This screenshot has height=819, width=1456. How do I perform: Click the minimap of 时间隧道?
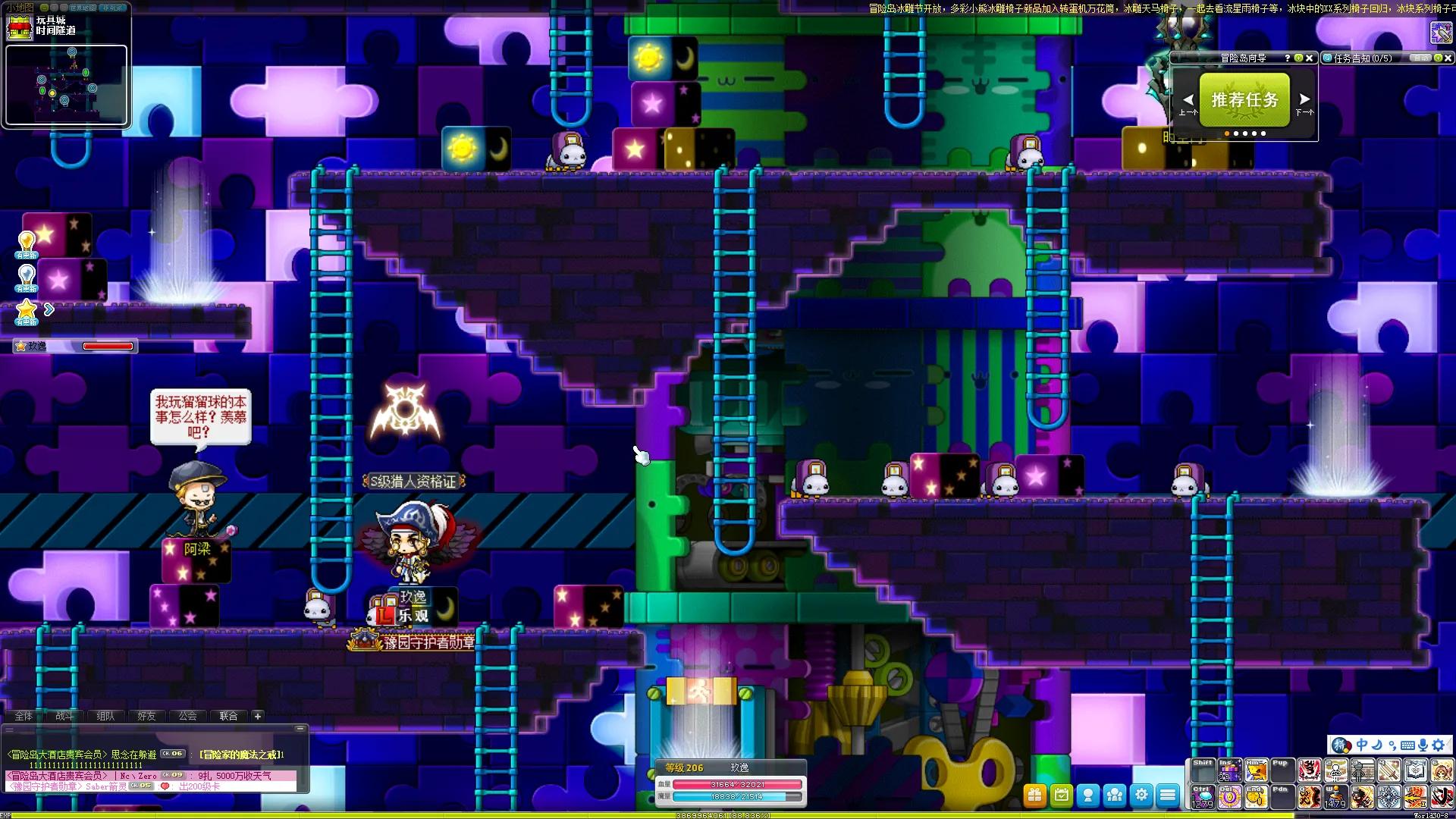[67, 84]
